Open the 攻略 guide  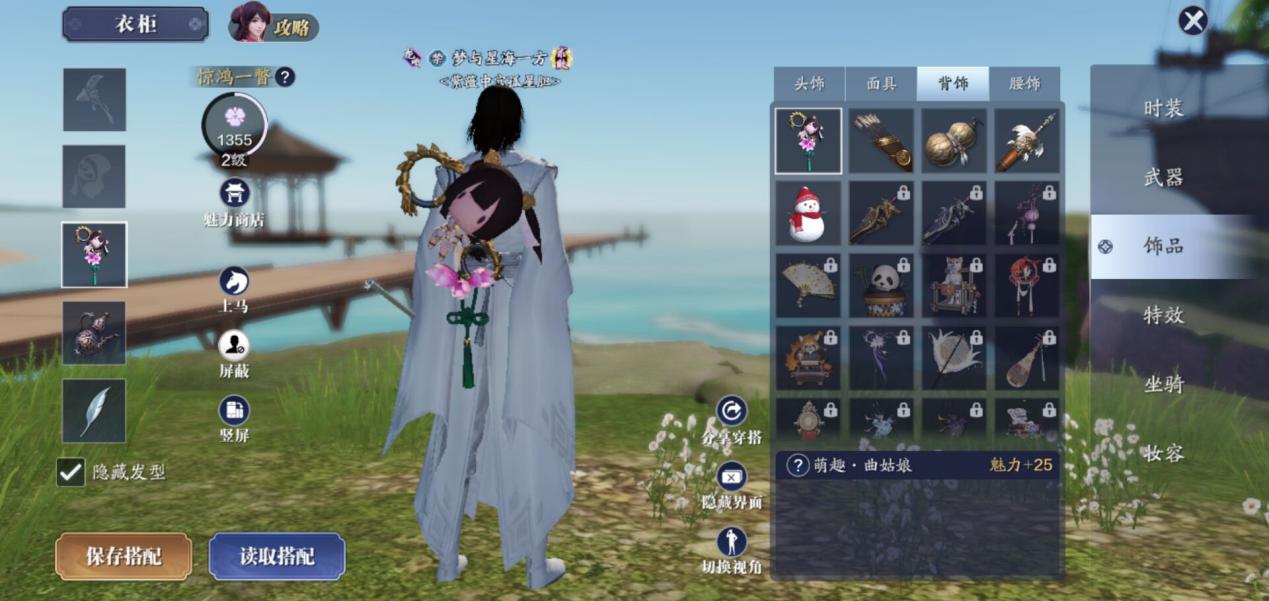click(x=274, y=25)
